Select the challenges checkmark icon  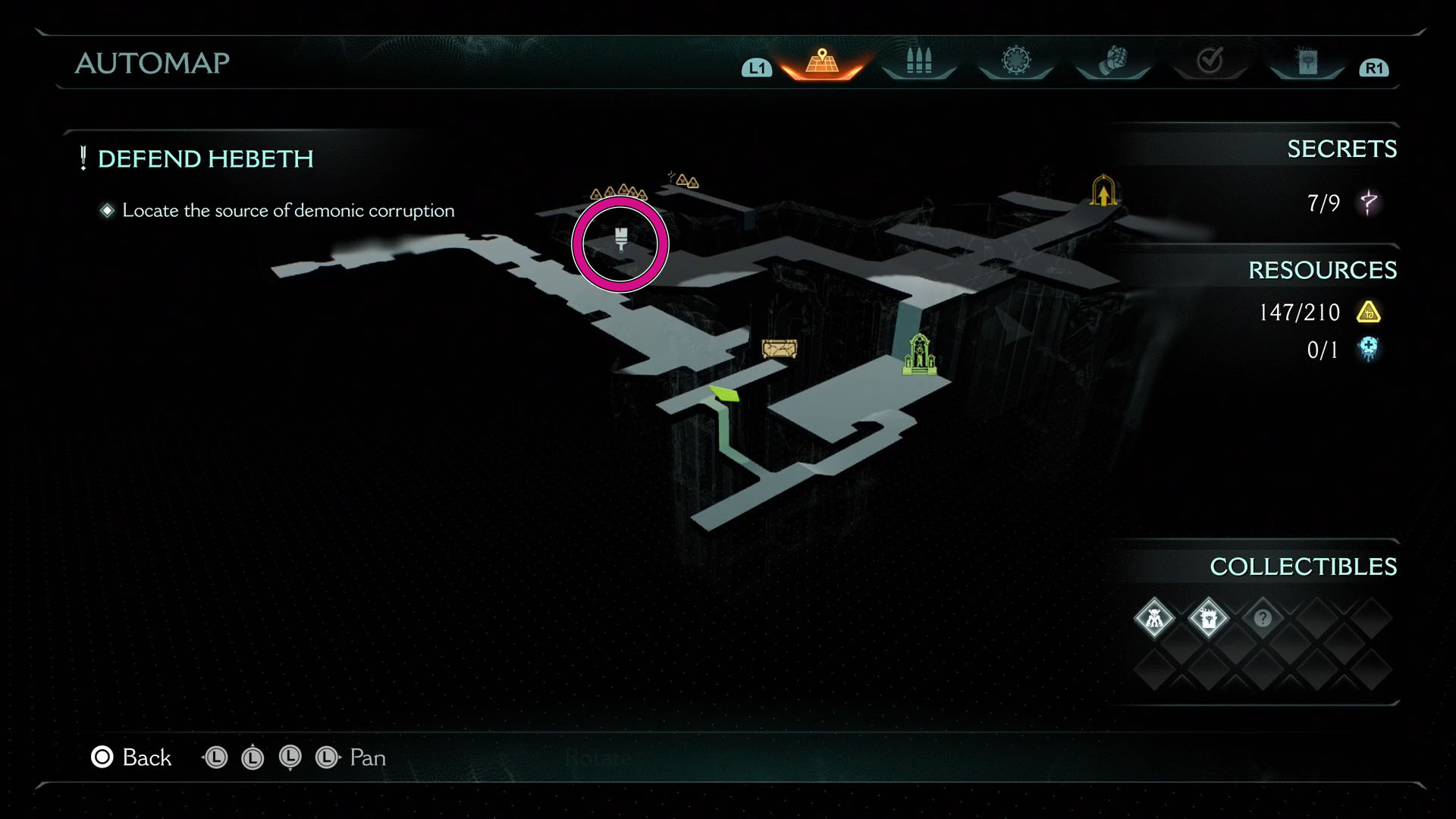click(x=1211, y=59)
